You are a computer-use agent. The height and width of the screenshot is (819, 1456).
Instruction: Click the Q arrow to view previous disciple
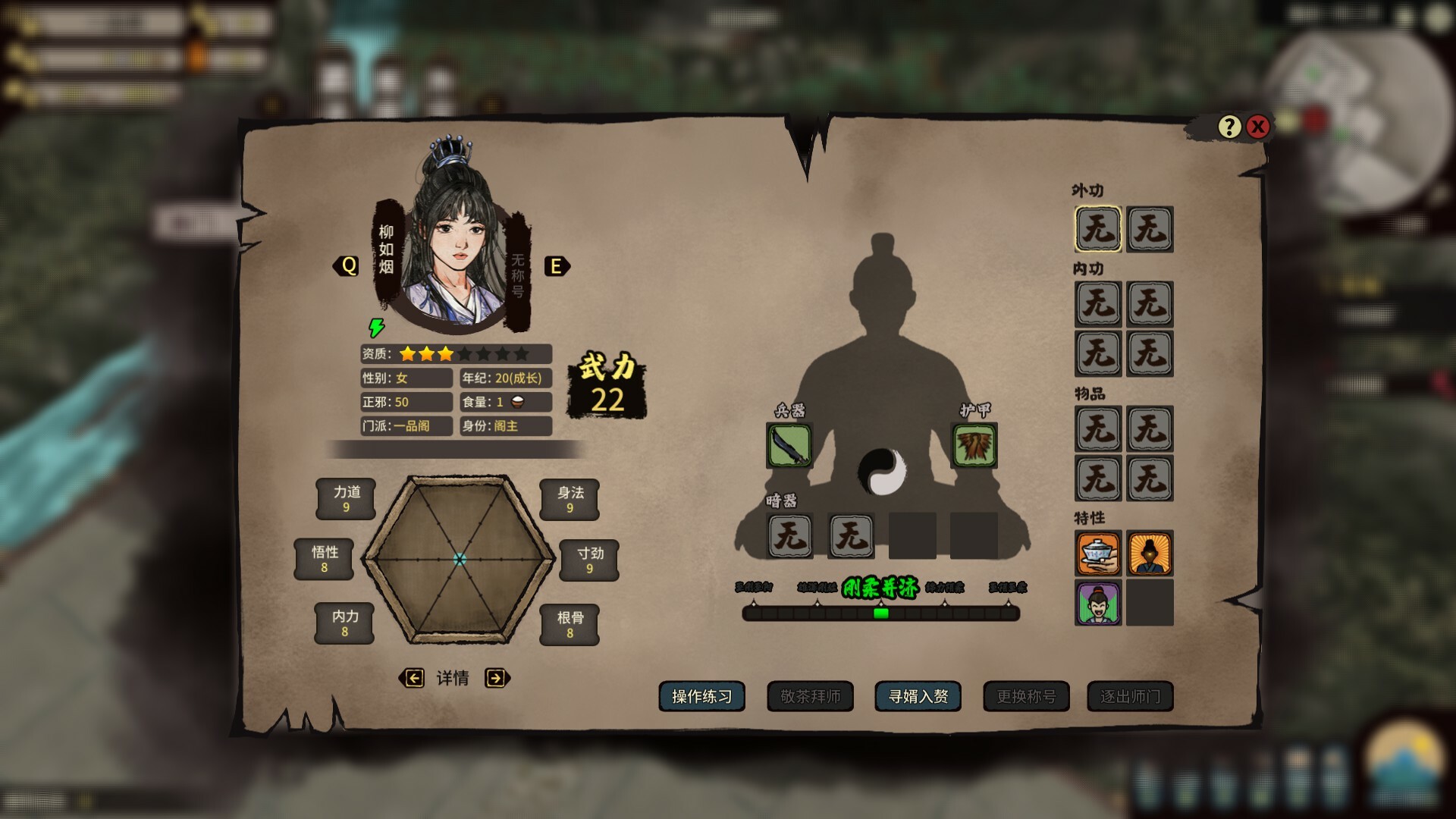point(348,266)
